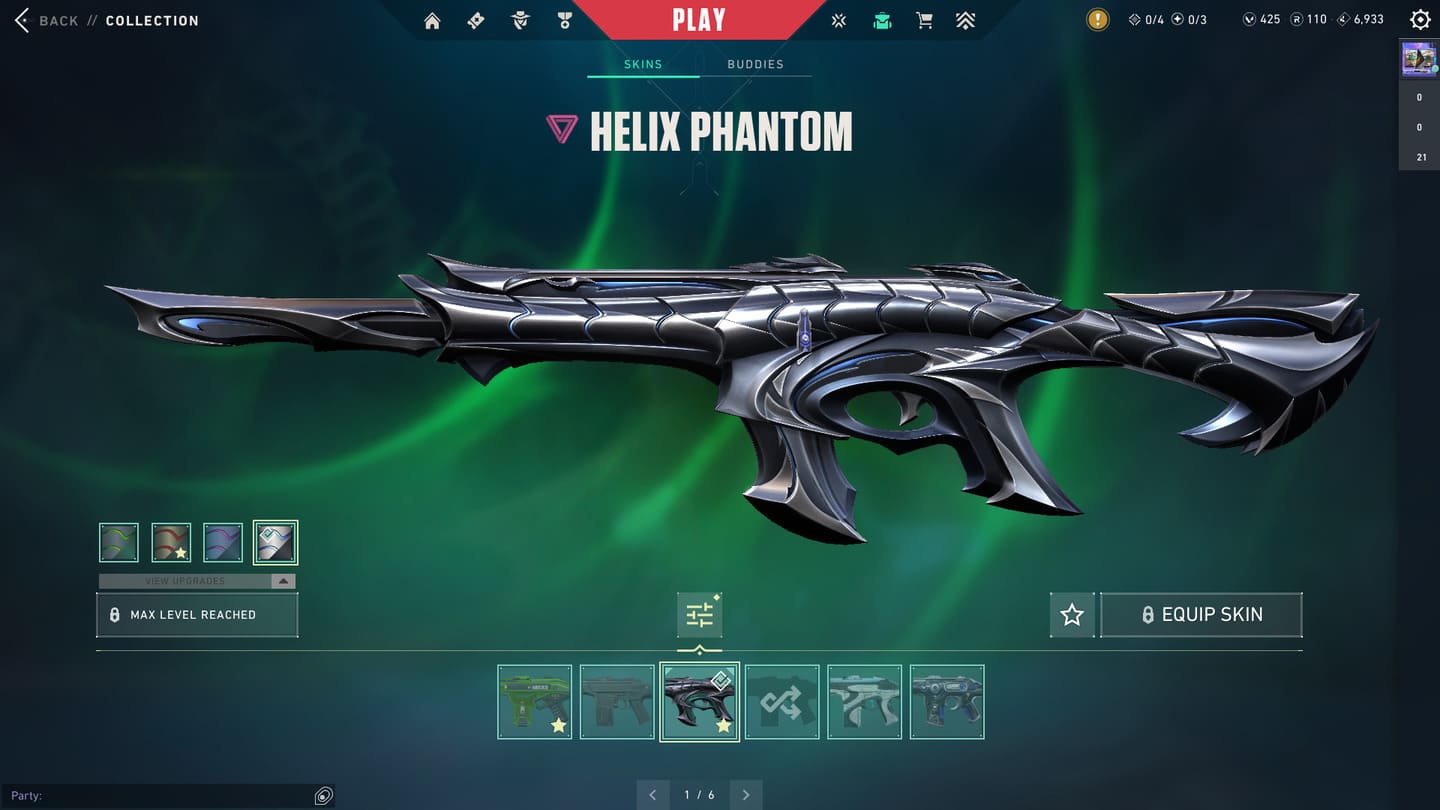Open the skin filter sliders button

(x=699, y=615)
